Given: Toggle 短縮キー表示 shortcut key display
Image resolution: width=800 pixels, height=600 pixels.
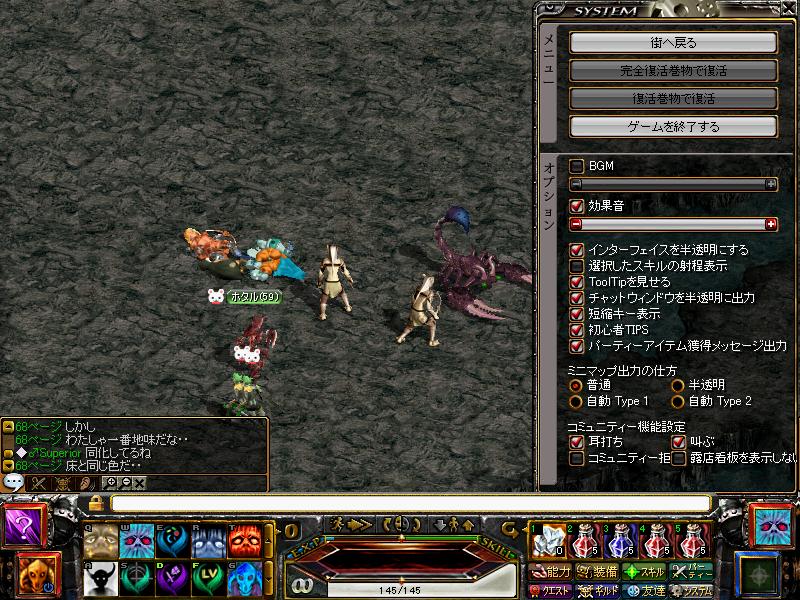Looking at the screenshot, I should [576, 314].
